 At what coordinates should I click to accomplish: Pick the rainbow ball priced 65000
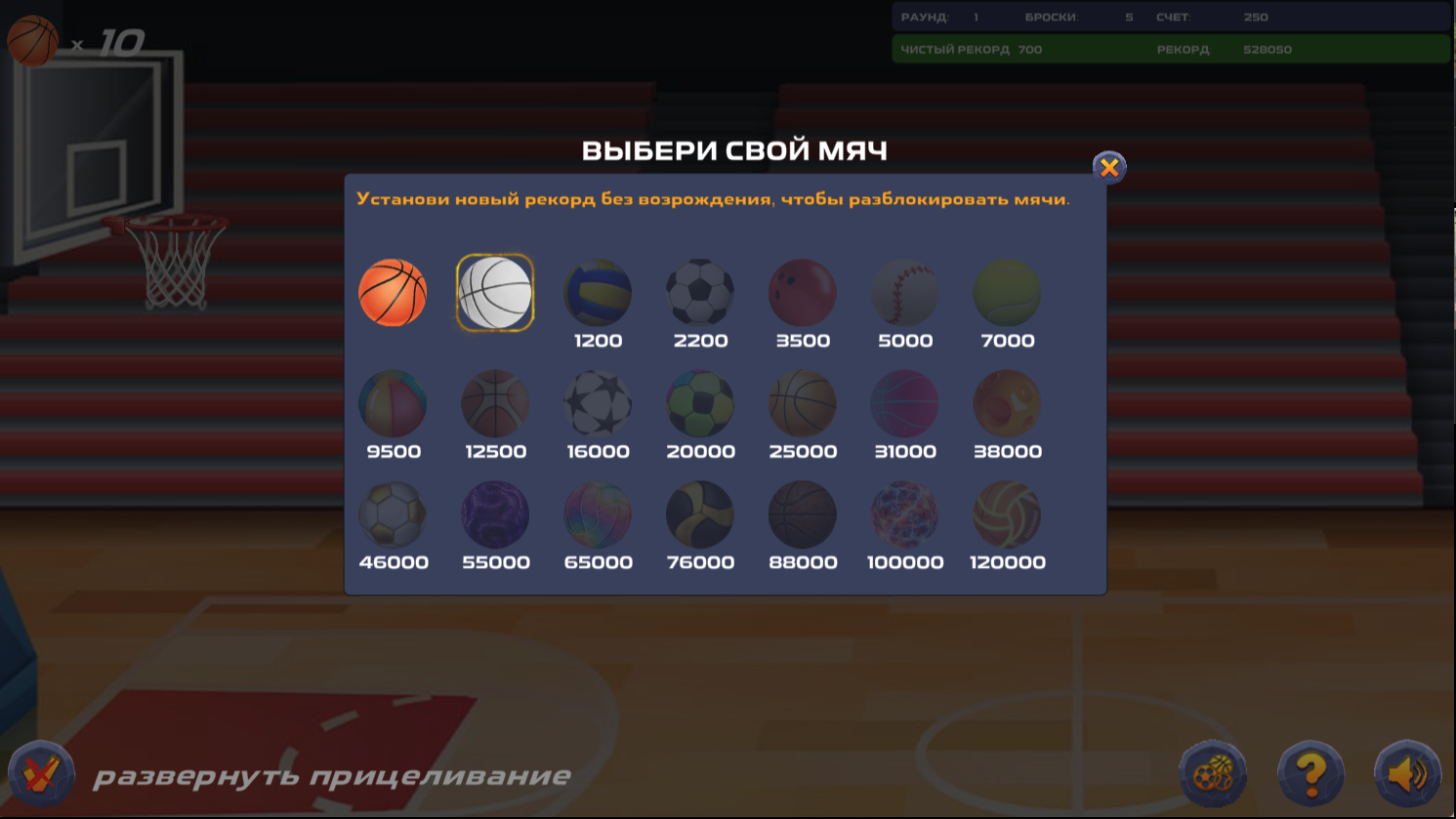click(x=598, y=513)
